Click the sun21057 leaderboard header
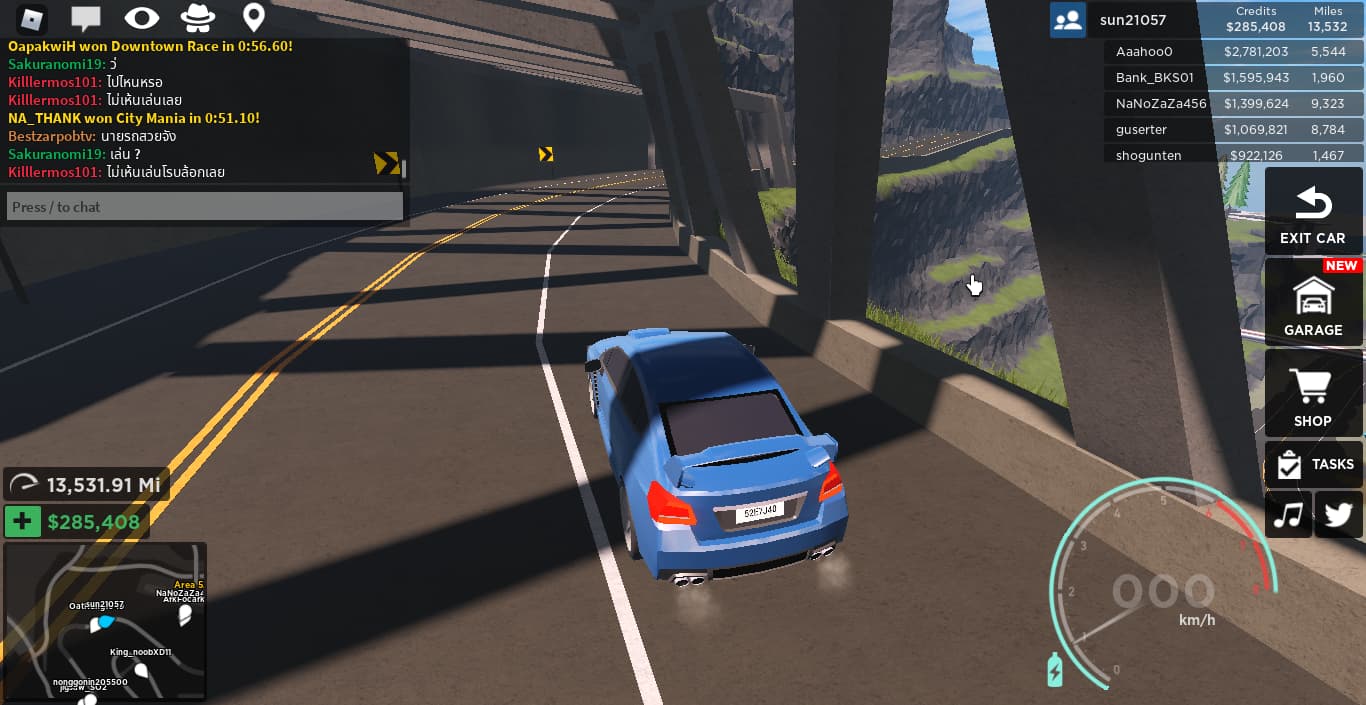 tap(1205, 20)
